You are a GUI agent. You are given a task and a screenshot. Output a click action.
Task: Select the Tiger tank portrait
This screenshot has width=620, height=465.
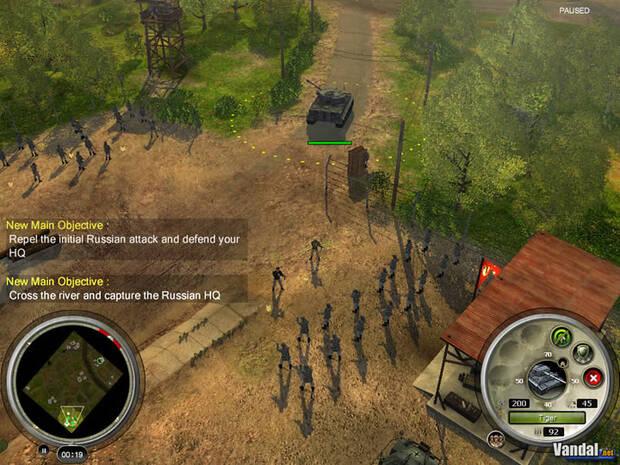point(546,377)
